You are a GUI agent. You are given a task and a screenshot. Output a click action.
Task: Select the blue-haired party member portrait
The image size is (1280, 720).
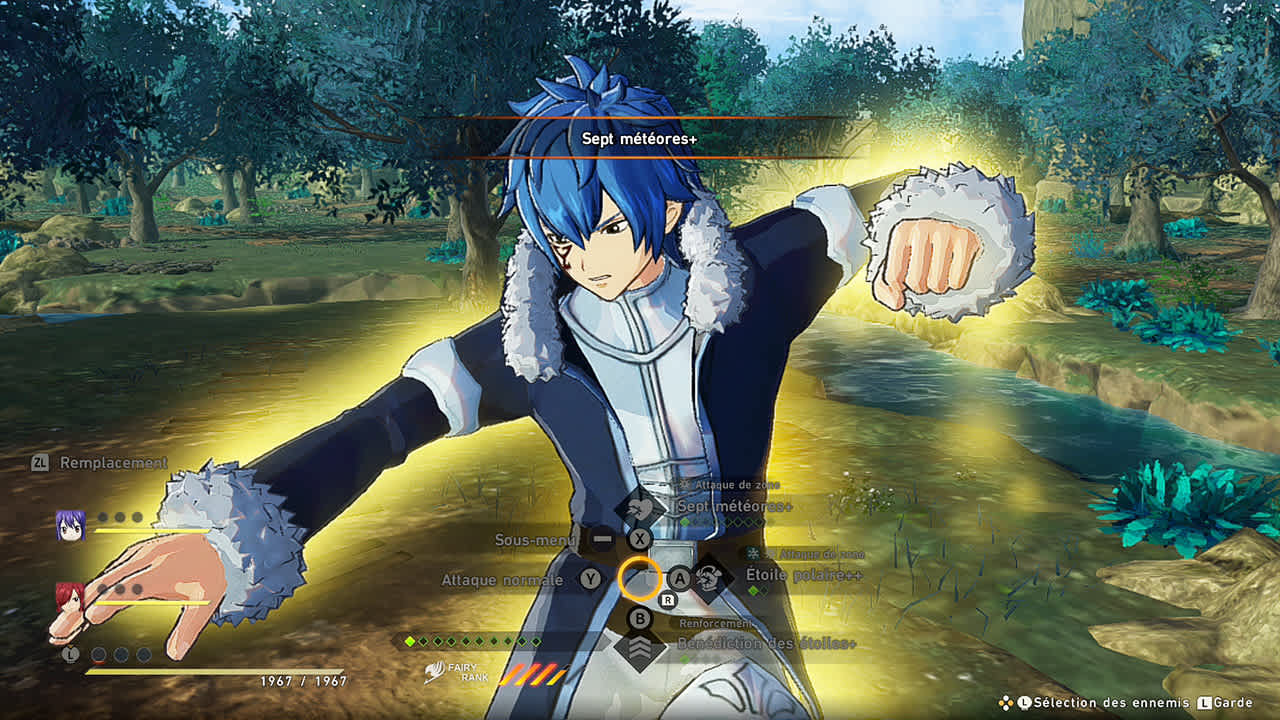(x=70, y=525)
